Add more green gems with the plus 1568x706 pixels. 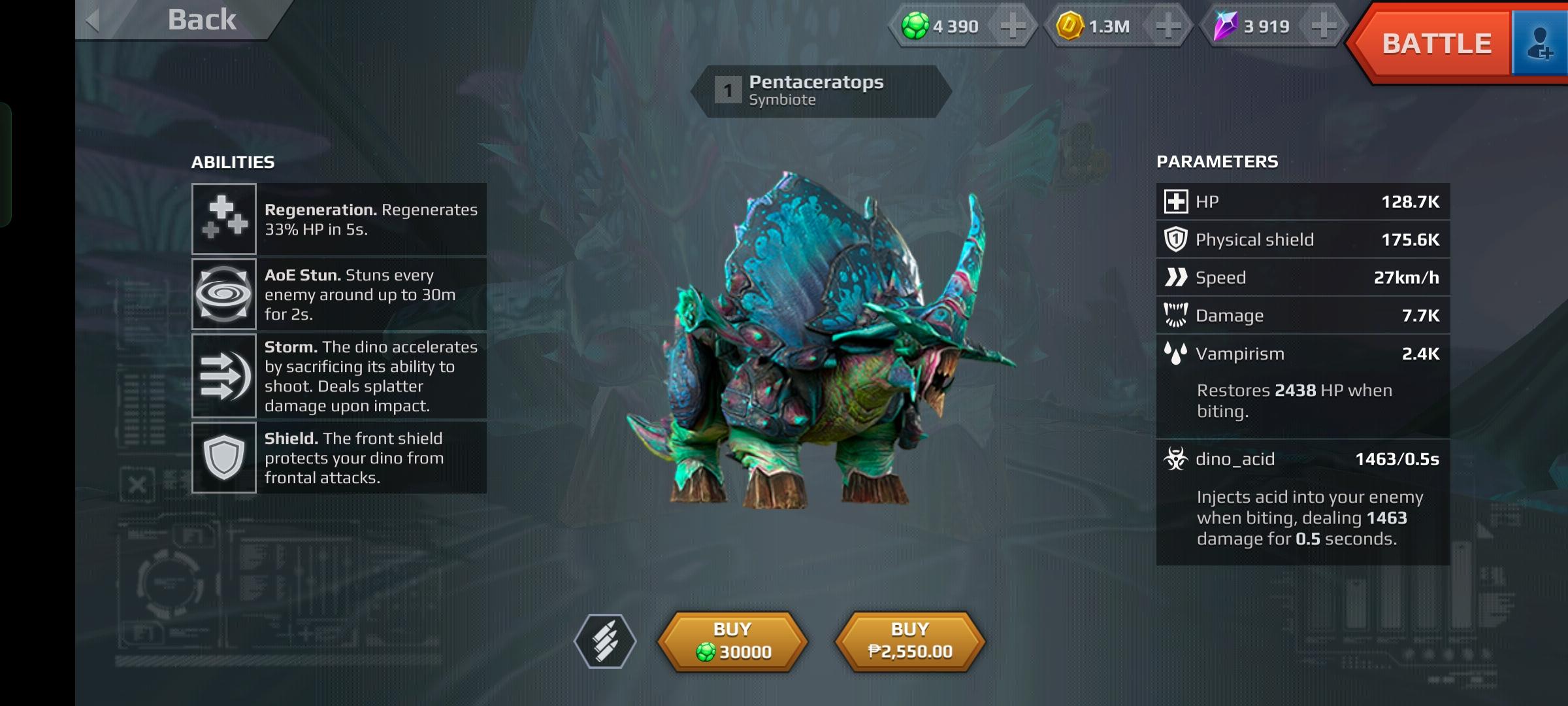point(1013,26)
